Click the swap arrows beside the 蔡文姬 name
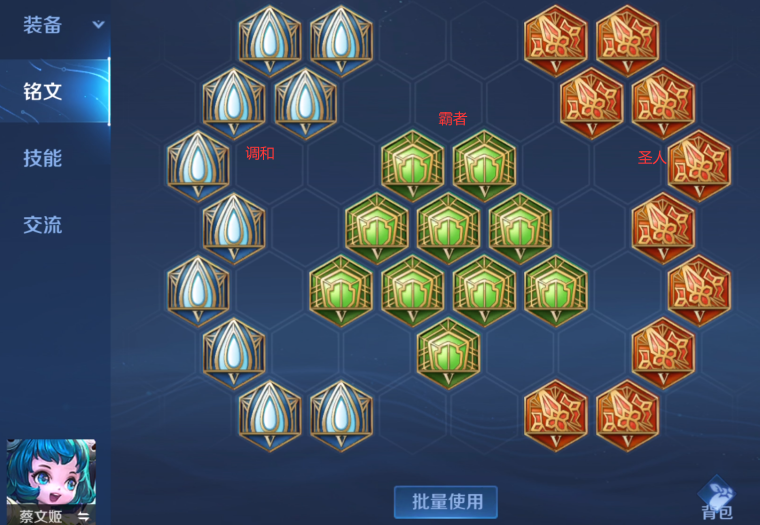The width and height of the screenshot is (760, 525). 84,516
